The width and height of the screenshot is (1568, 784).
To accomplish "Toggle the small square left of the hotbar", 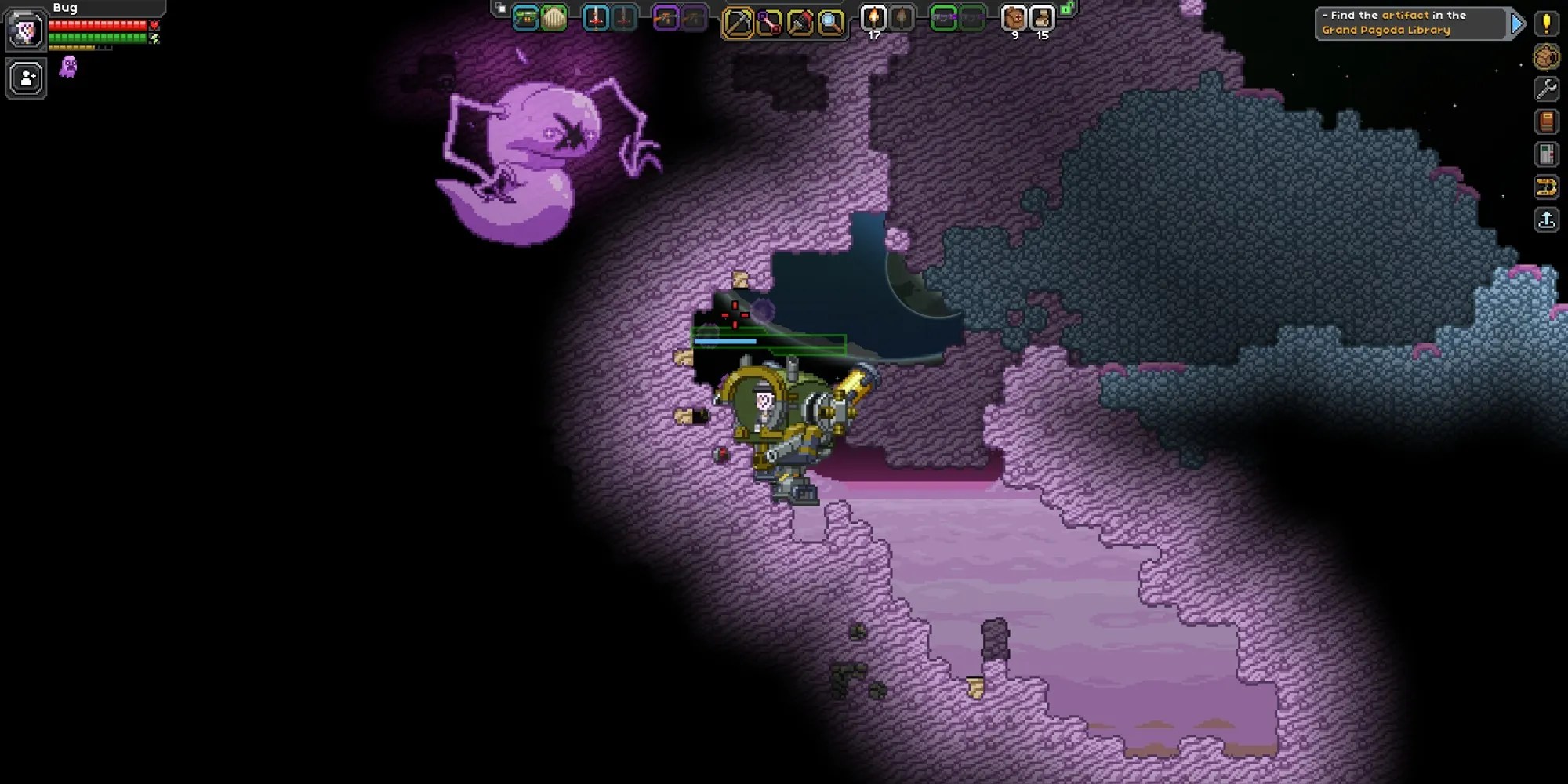I will click(499, 8).
